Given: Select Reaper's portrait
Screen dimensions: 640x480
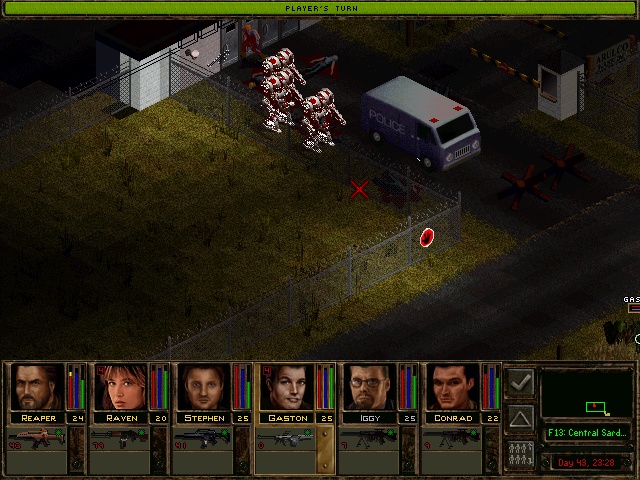Looking at the screenshot, I should (38, 387).
